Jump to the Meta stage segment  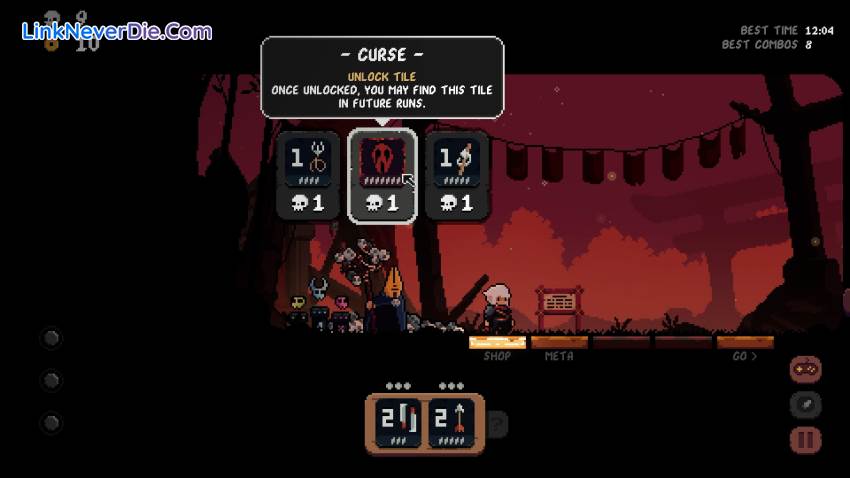[559, 343]
